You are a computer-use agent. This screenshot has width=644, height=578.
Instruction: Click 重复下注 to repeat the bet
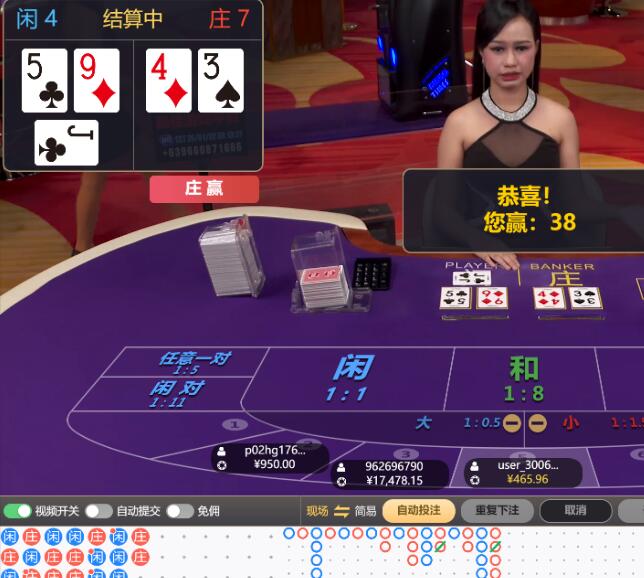point(497,511)
